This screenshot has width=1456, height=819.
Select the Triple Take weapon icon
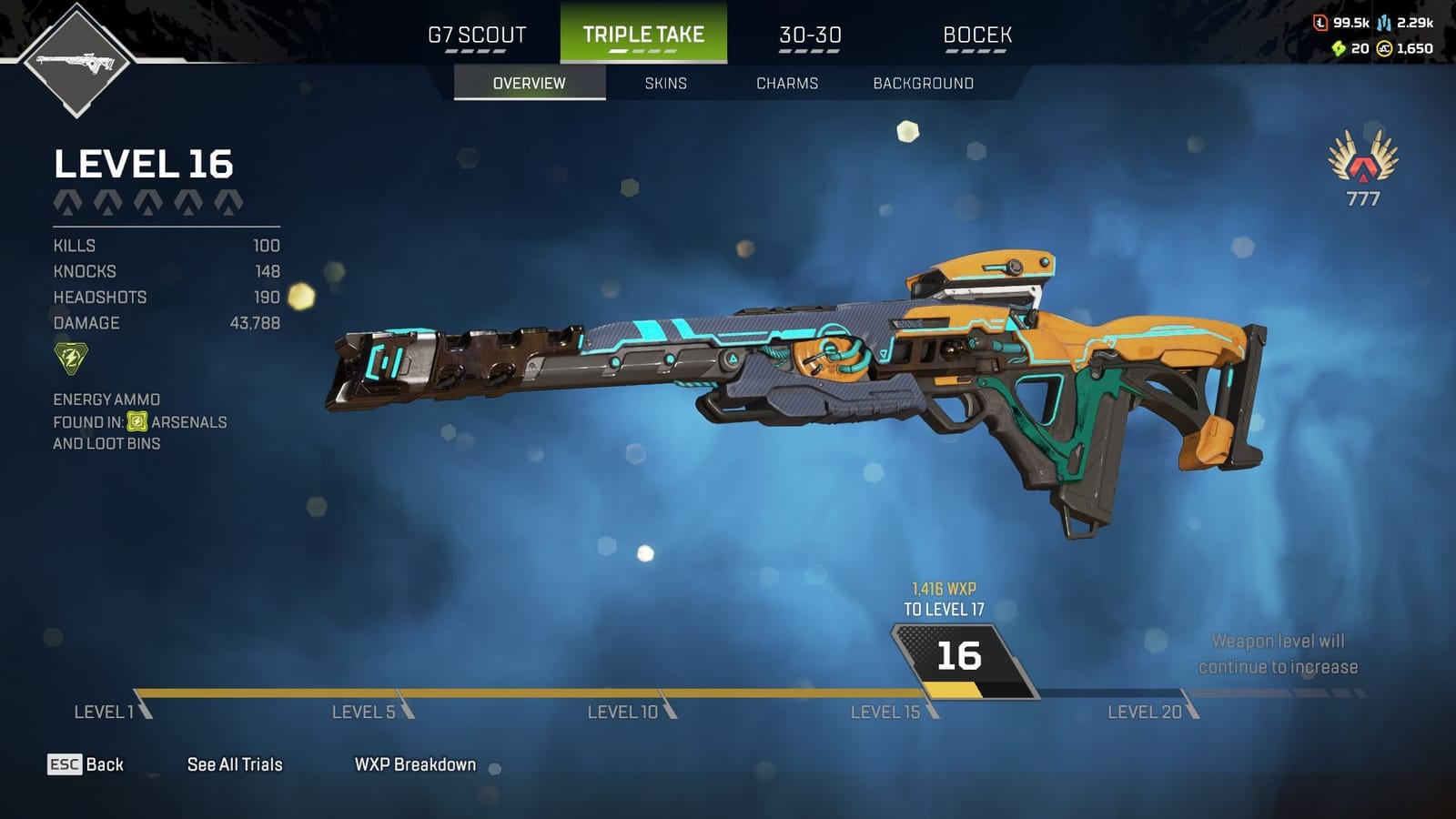77,59
